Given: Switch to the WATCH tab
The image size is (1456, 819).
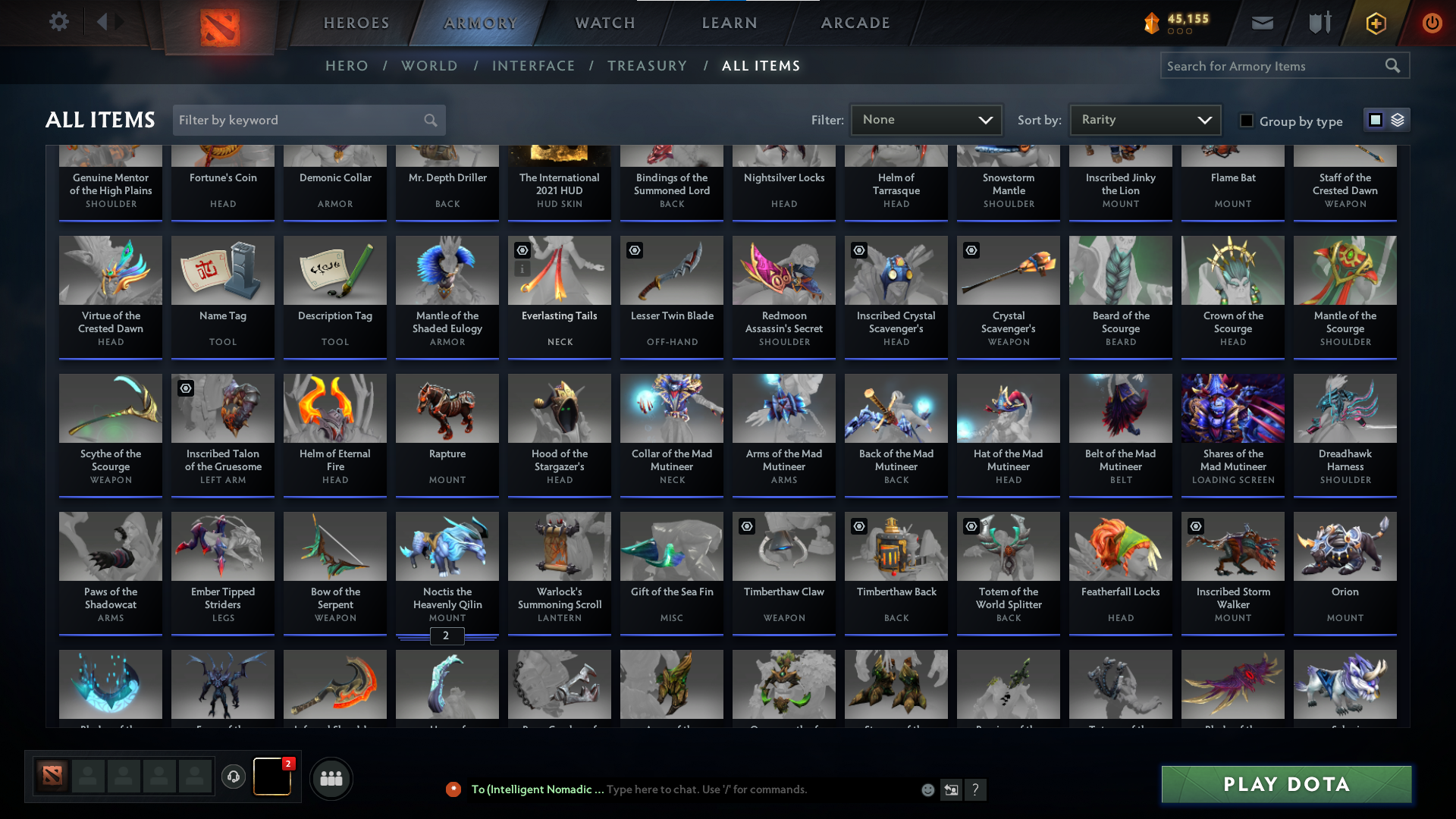Looking at the screenshot, I should pyautogui.click(x=604, y=23).
